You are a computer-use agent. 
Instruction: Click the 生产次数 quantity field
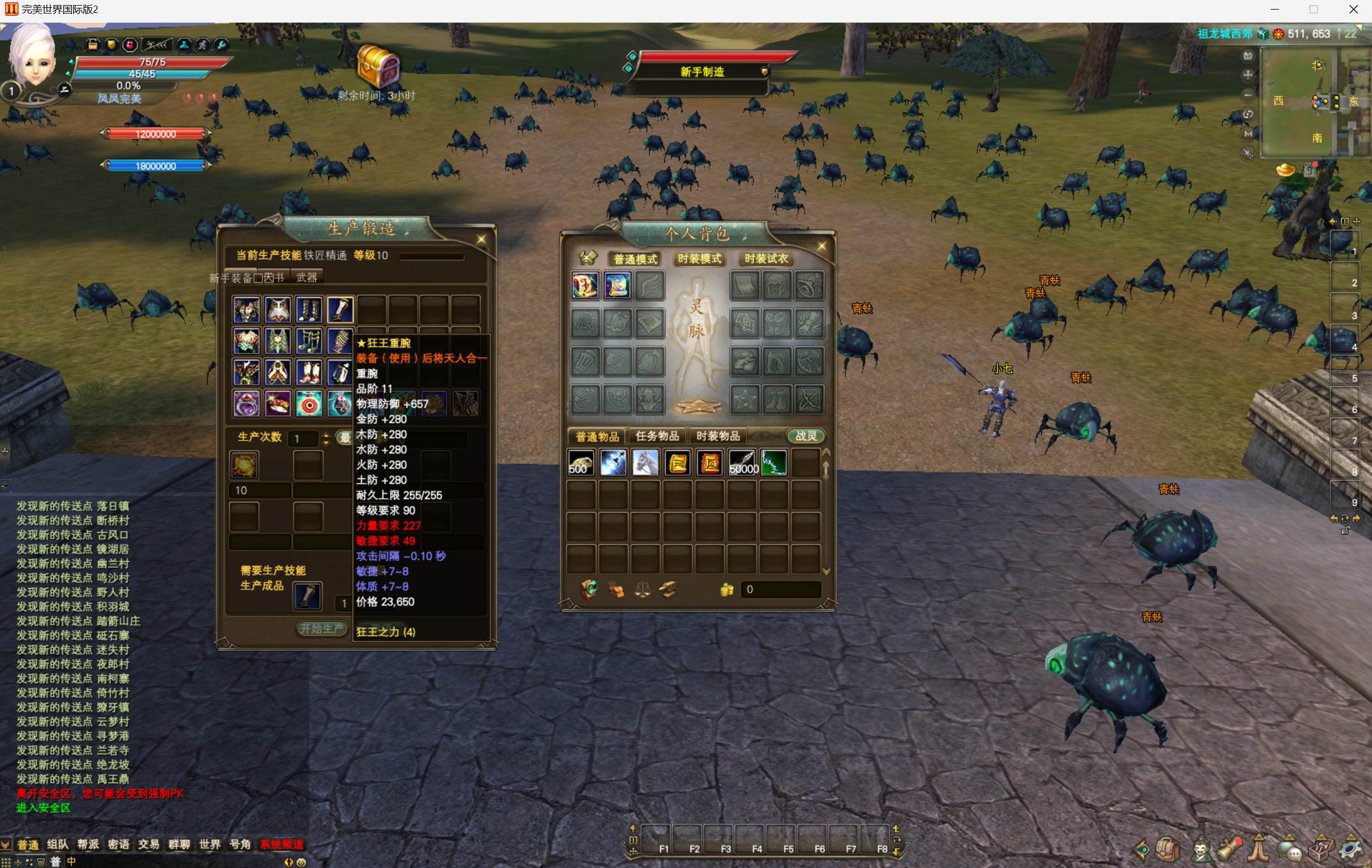[x=303, y=438]
